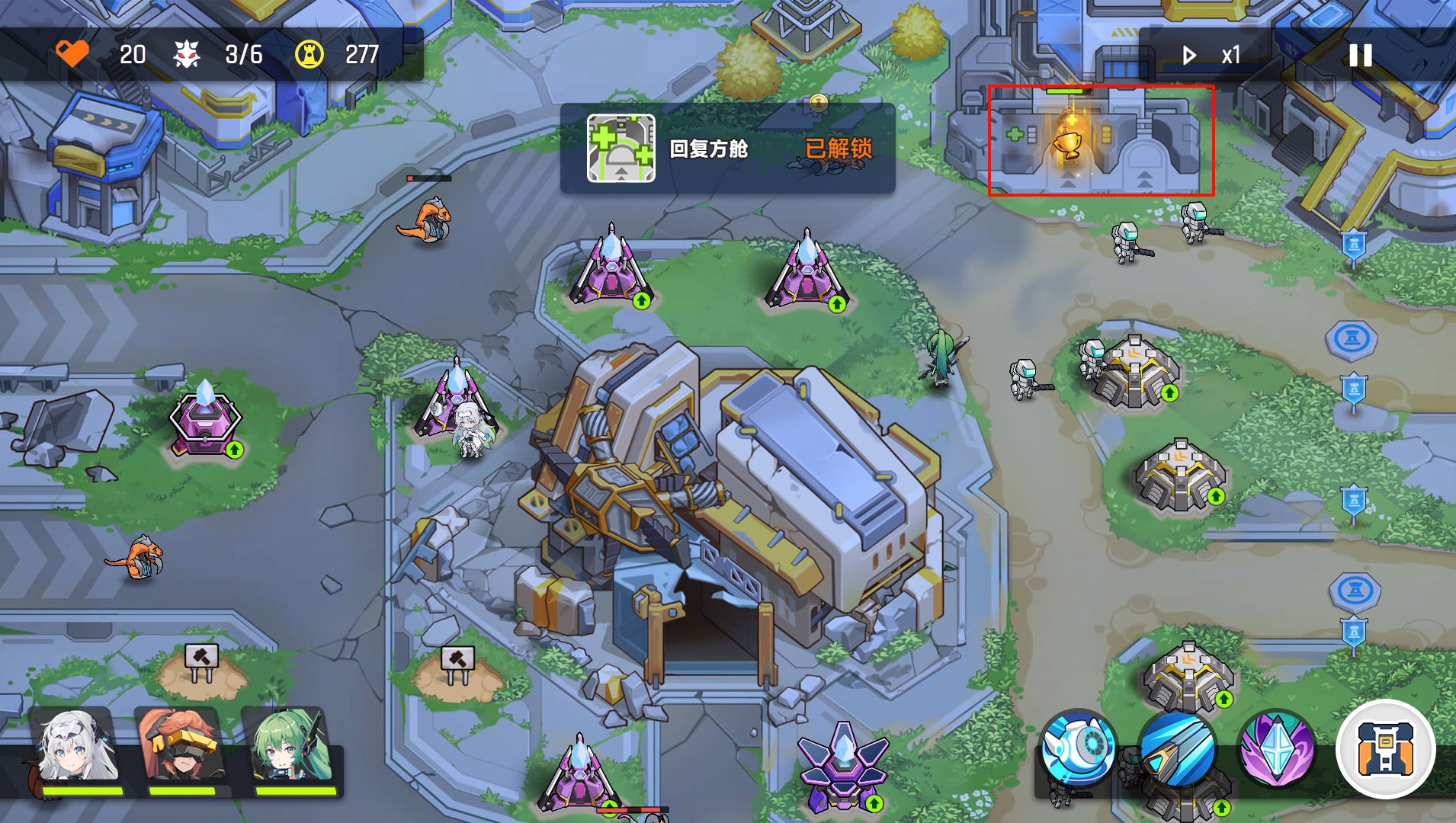Pause the game
The height and width of the screenshot is (823, 1456).
[x=1361, y=56]
